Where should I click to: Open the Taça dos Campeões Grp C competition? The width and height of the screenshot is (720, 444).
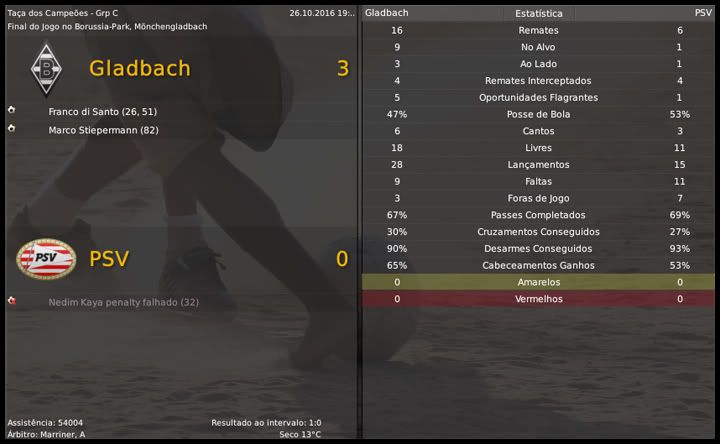click(59, 13)
